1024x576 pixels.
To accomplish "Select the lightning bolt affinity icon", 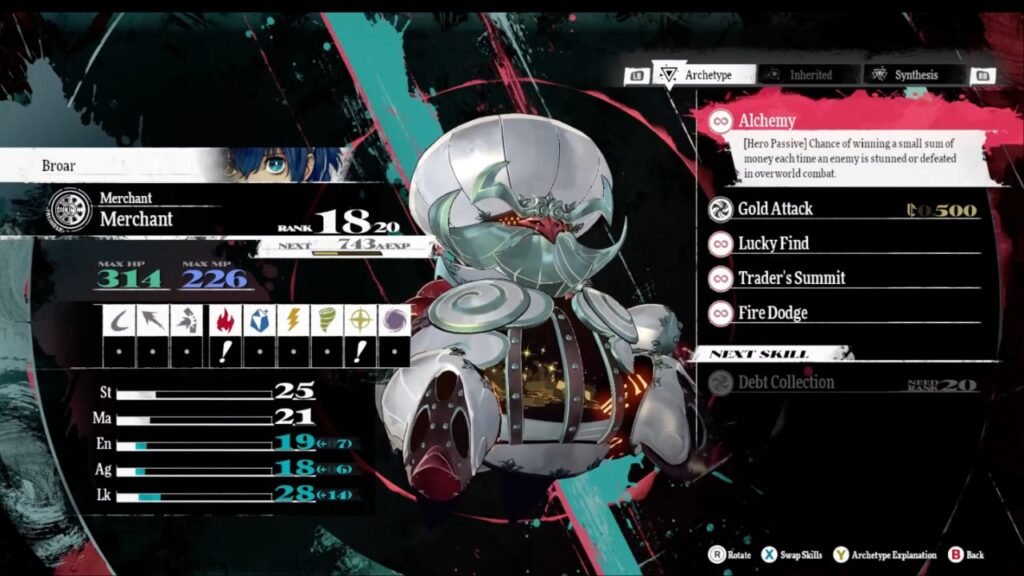I will (291, 320).
